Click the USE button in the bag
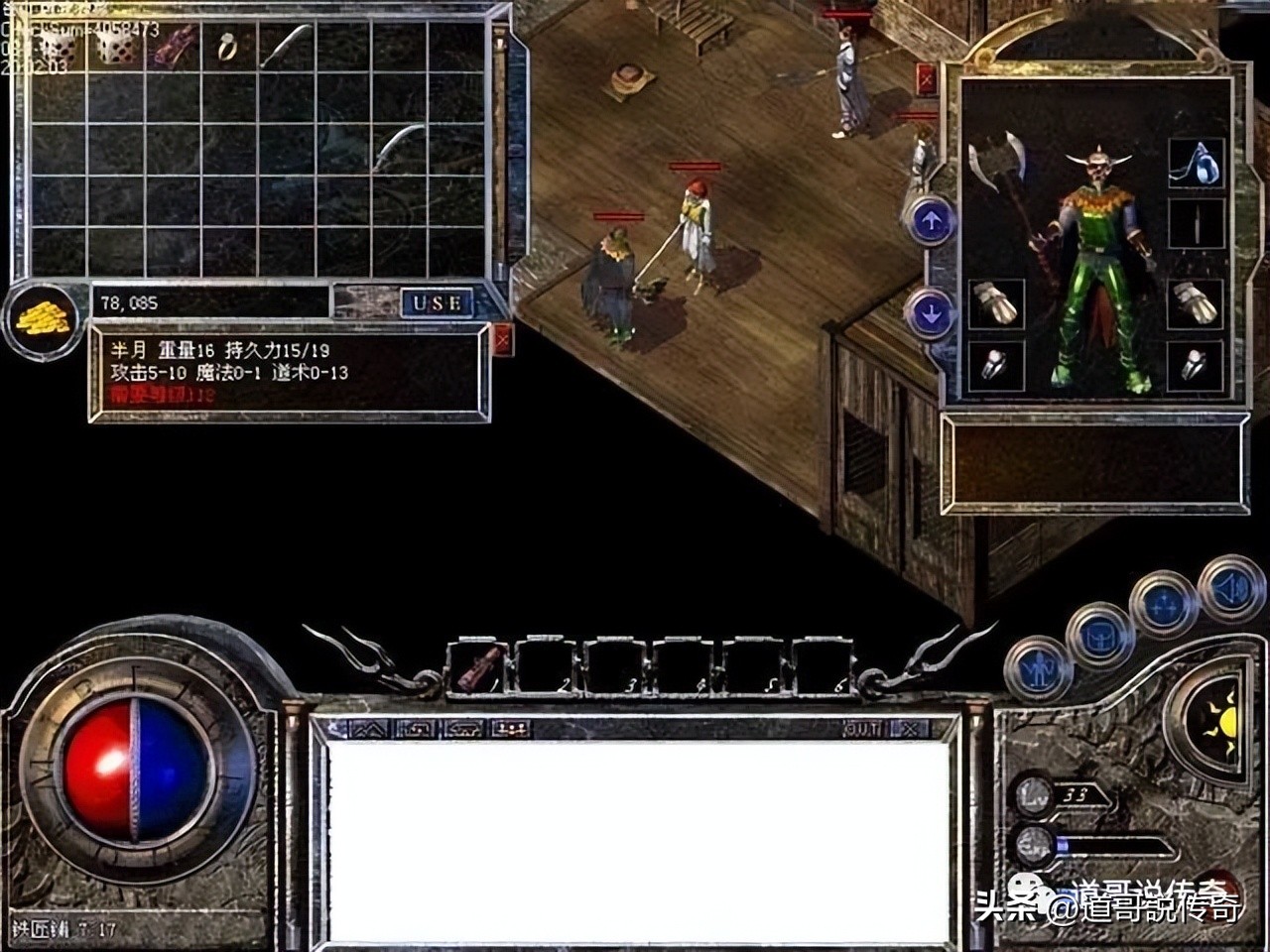The image size is (1270, 952). pos(437,302)
